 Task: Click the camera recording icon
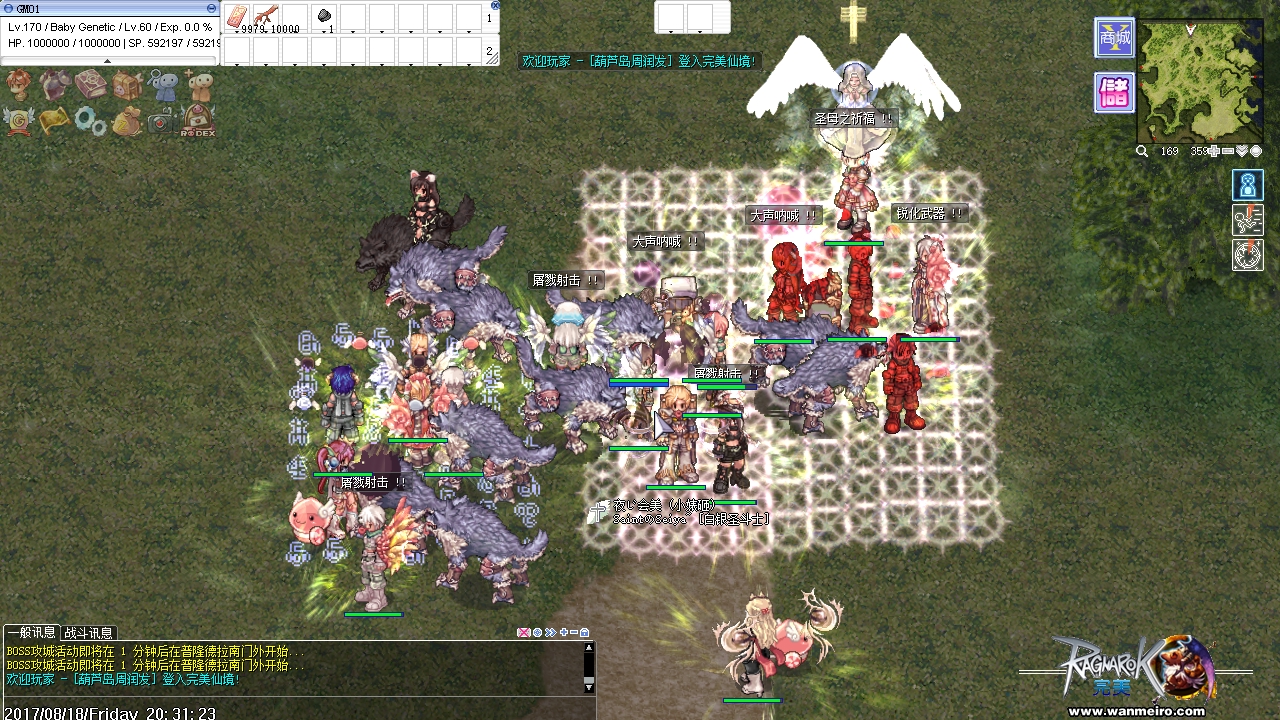pos(161,121)
